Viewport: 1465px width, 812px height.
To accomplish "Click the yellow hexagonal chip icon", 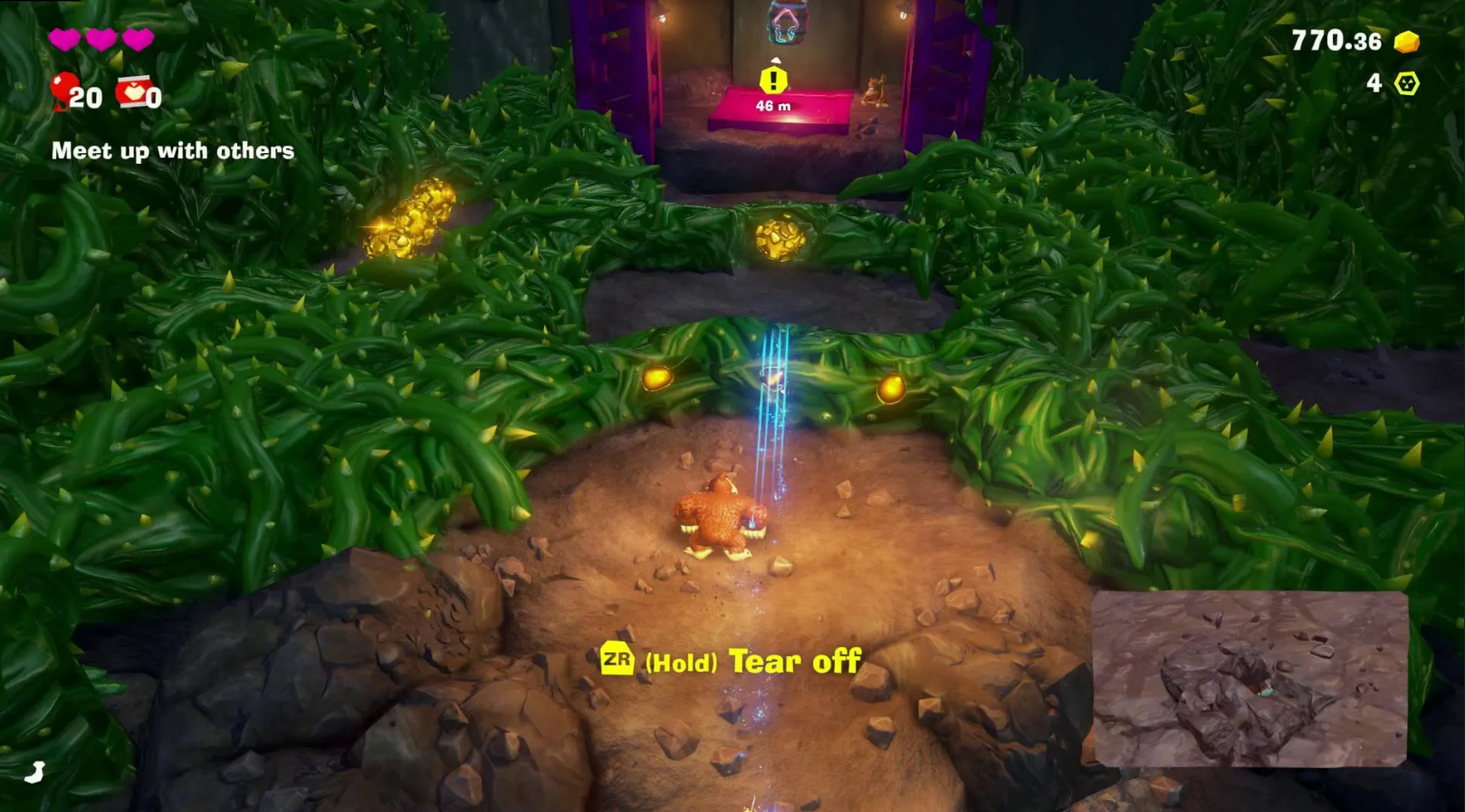I will click(1406, 84).
